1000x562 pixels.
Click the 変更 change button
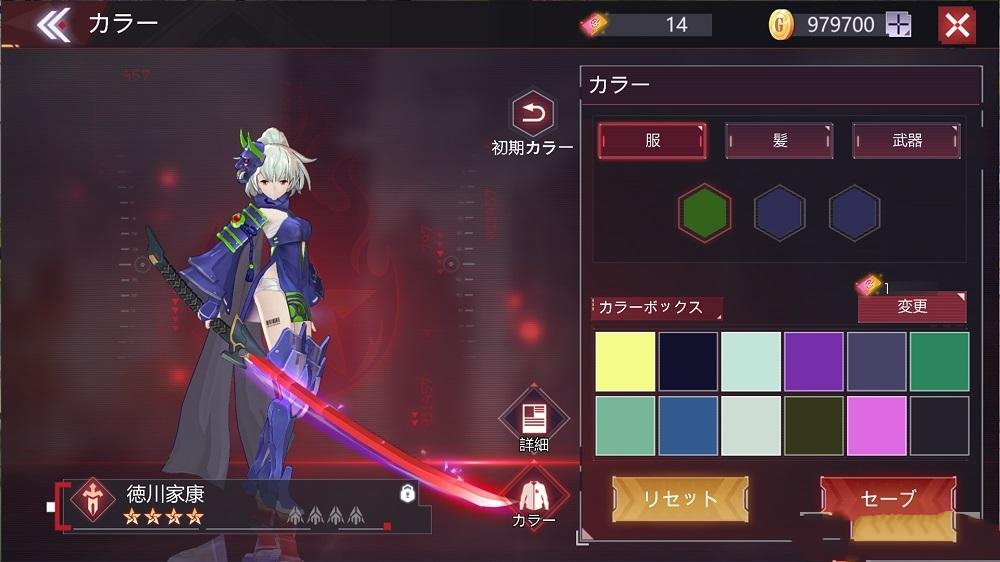pyautogui.click(x=912, y=307)
